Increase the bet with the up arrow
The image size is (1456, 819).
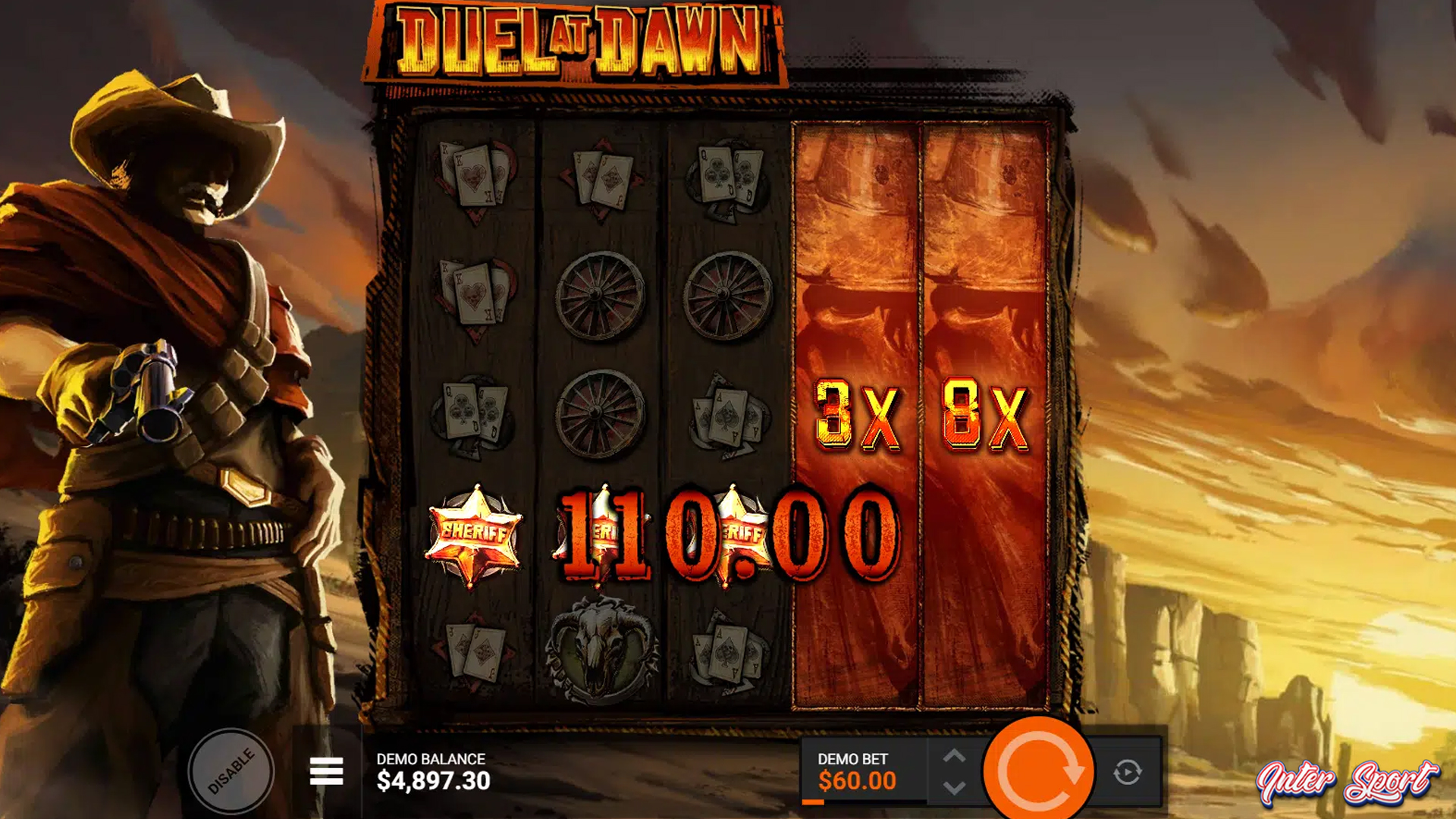coord(954,755)
